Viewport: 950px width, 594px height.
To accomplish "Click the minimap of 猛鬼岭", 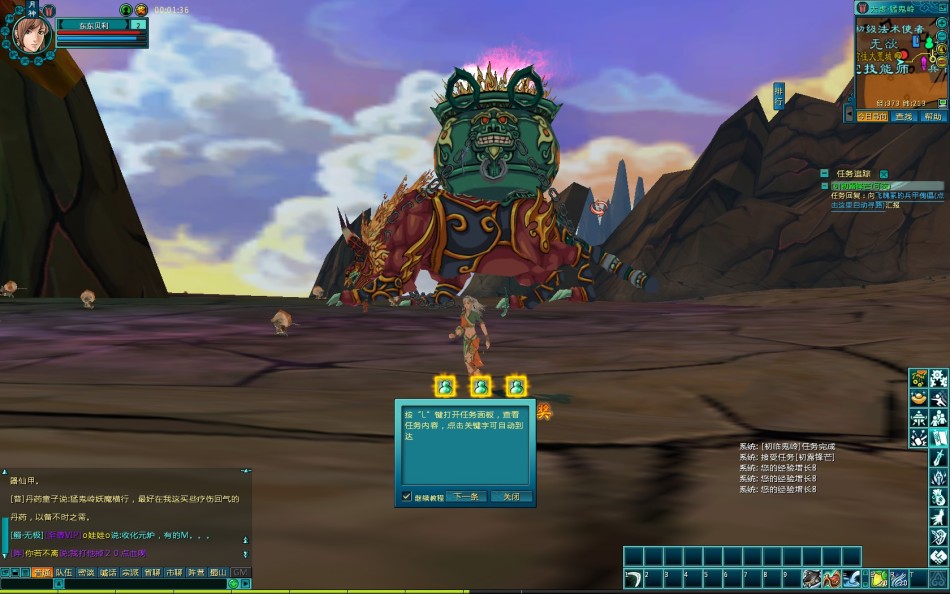I will coord(893,65).
